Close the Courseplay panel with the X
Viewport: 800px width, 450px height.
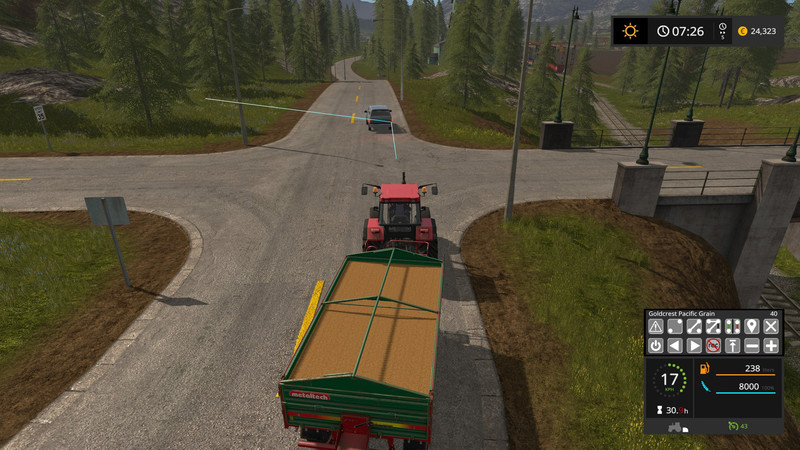coord(771,326)
